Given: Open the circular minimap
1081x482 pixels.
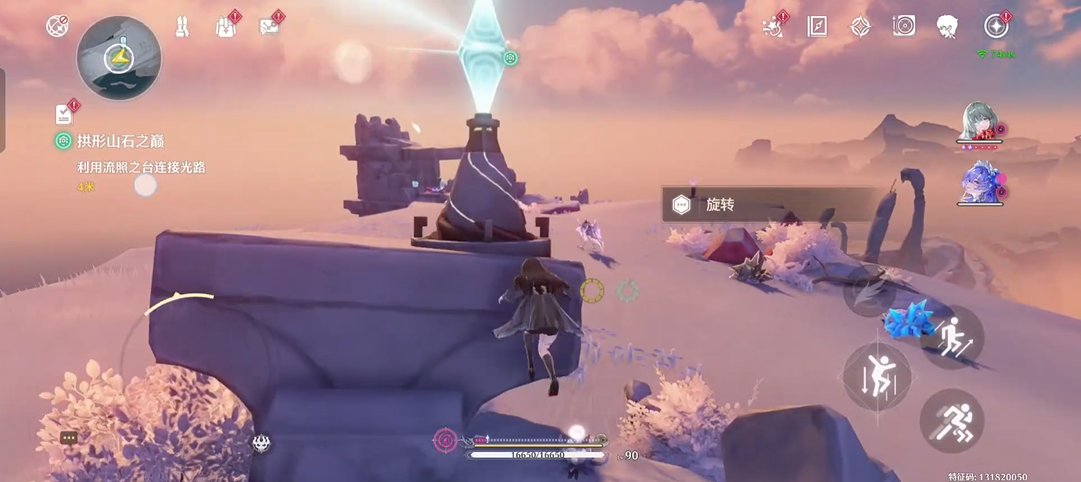Looking at the screenshot, I should [x=119, y=58].
